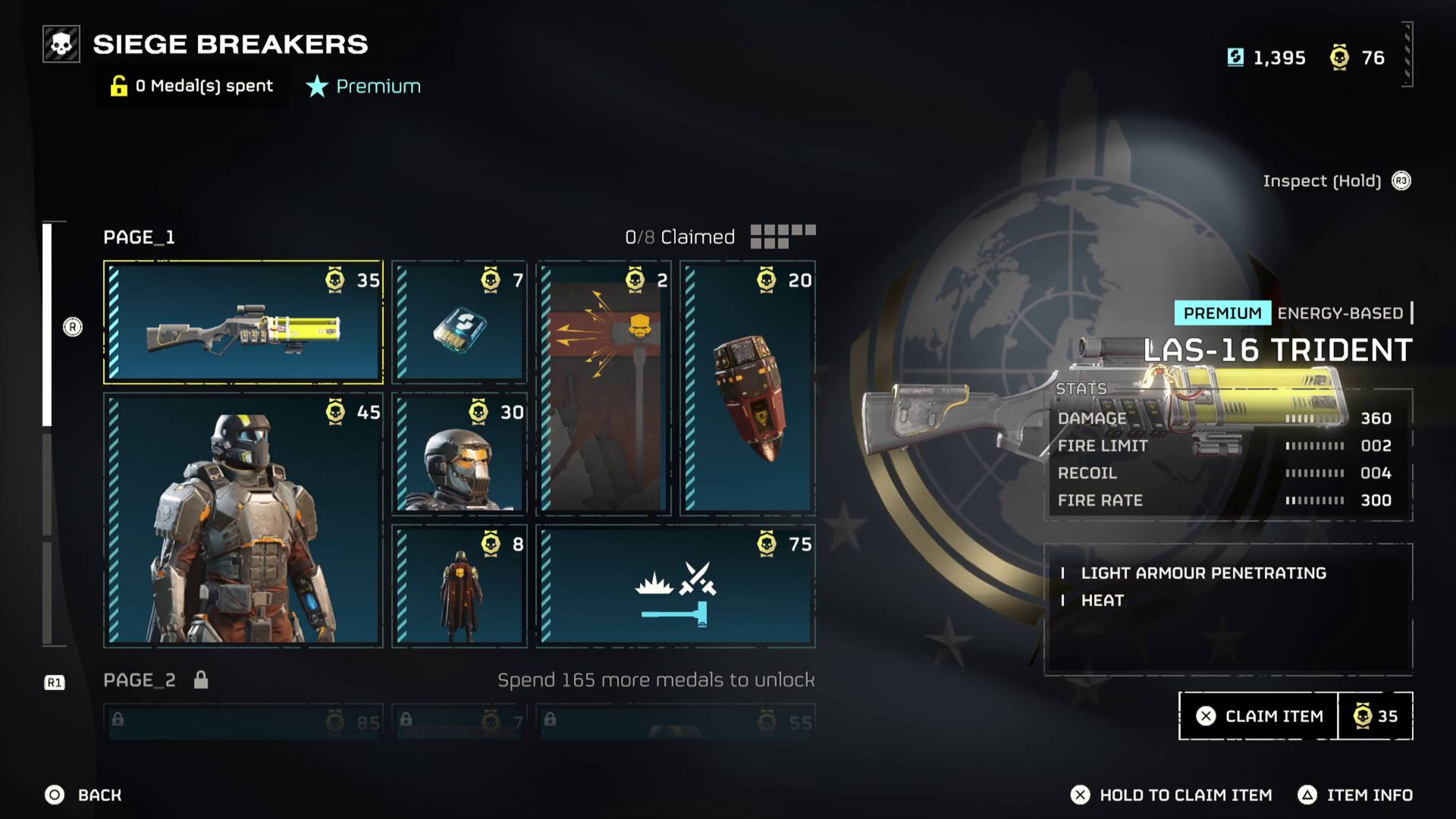
Task: Select the armor set costing 45 medals
Action: [x=243, y=519]
